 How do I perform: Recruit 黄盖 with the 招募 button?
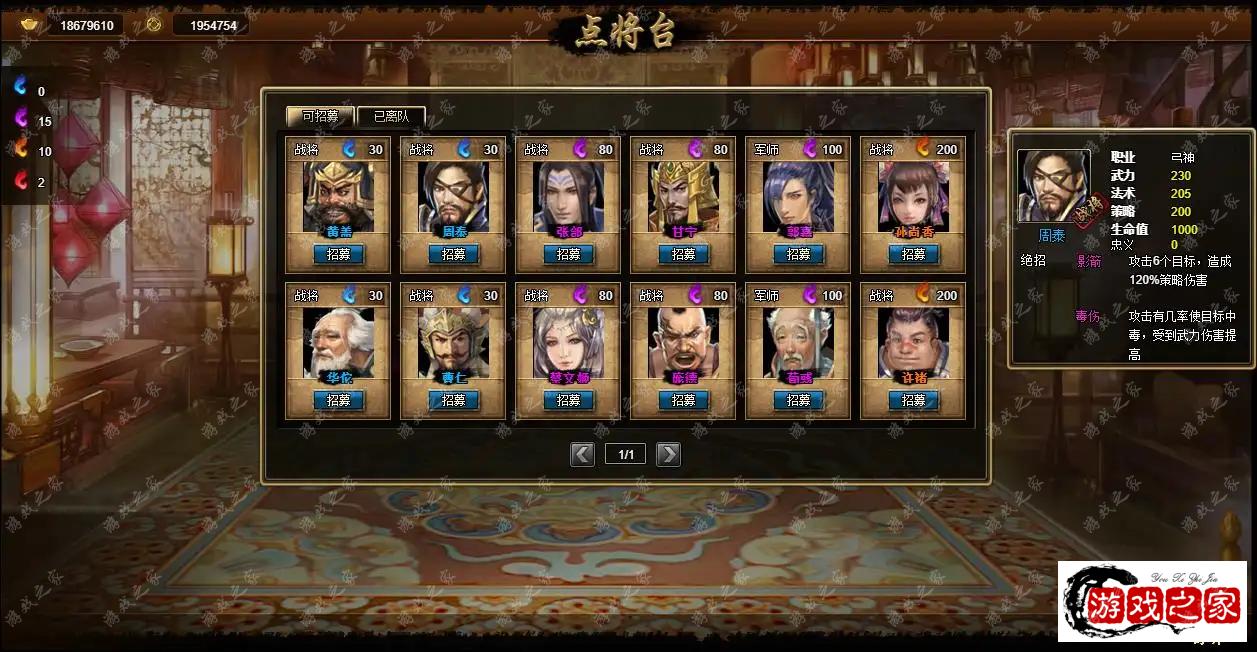coord(338,254)
